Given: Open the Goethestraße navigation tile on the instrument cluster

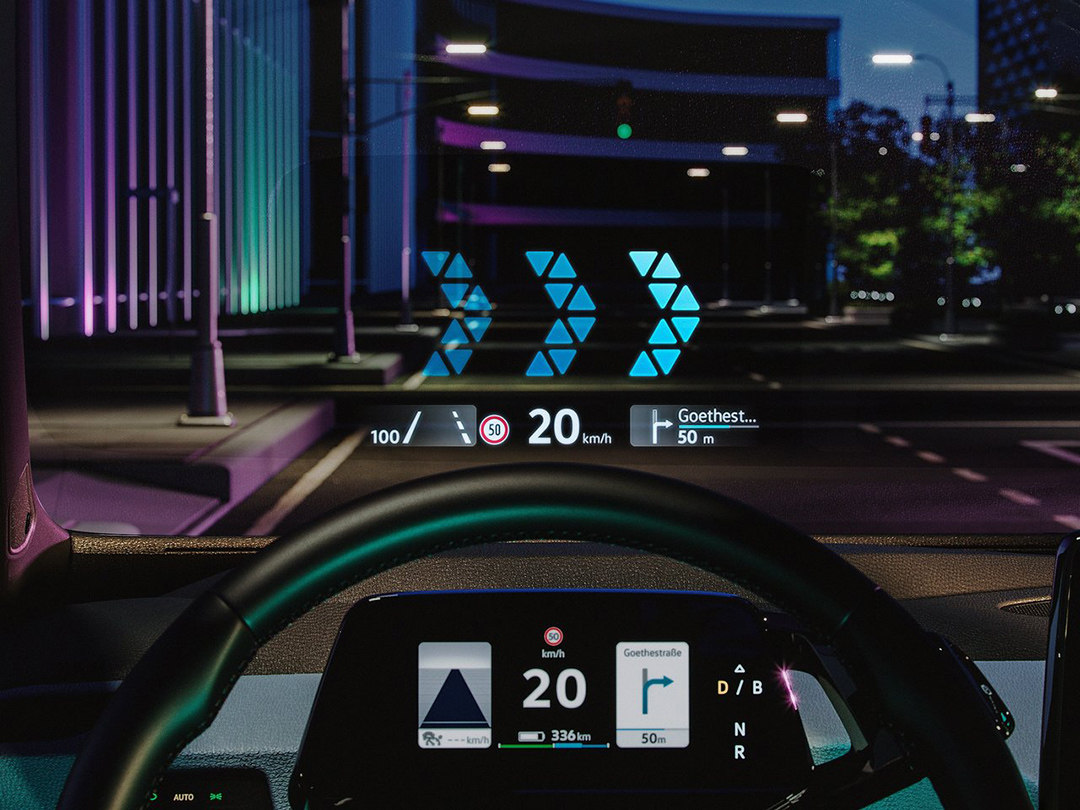Looking at the screenshot, I should [652, 694].
